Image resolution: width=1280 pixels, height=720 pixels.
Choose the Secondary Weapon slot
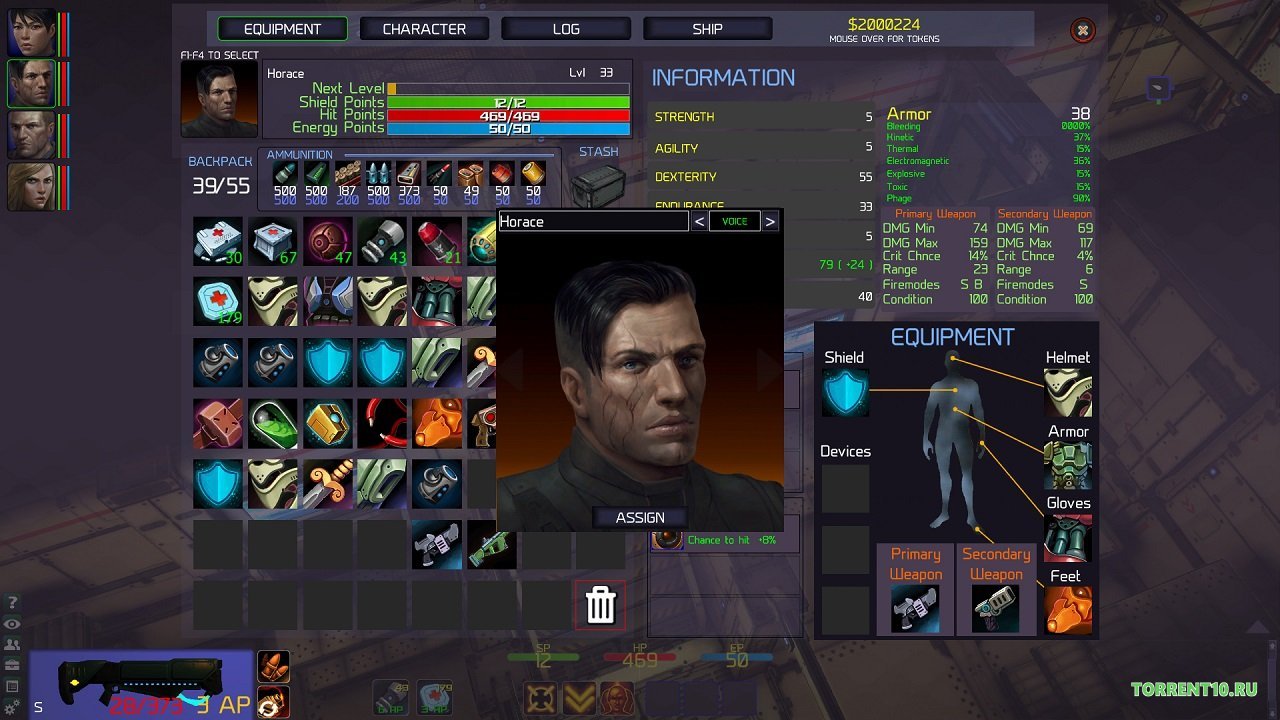(996, 608)
